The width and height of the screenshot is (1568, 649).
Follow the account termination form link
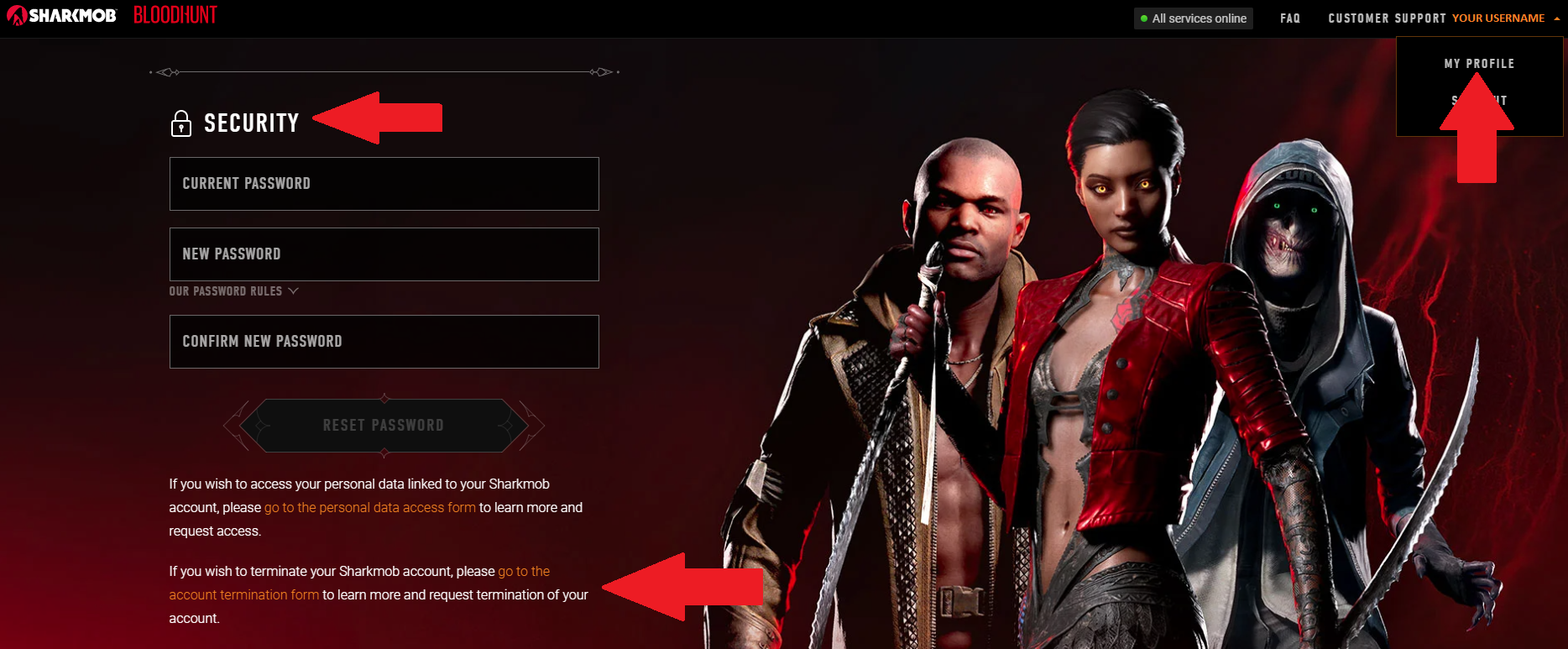point(244,595)
